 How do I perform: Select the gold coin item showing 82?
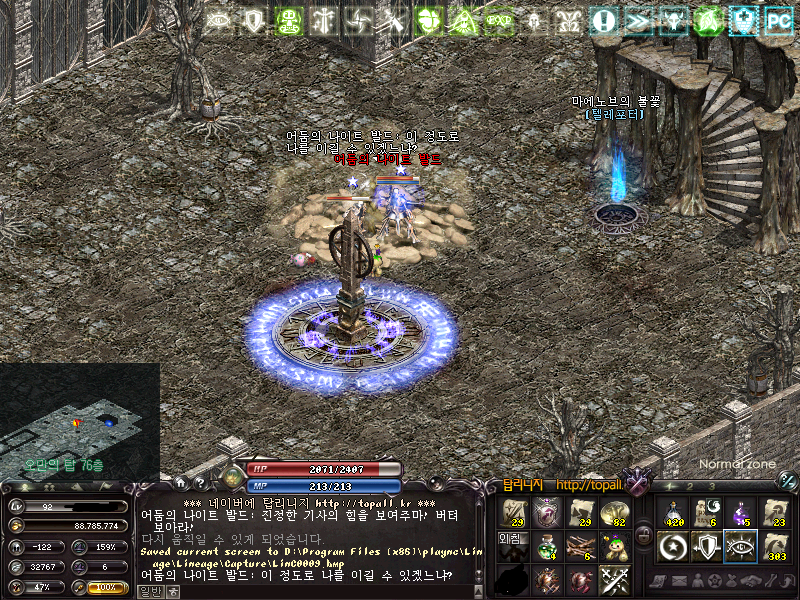coord(613,513)
